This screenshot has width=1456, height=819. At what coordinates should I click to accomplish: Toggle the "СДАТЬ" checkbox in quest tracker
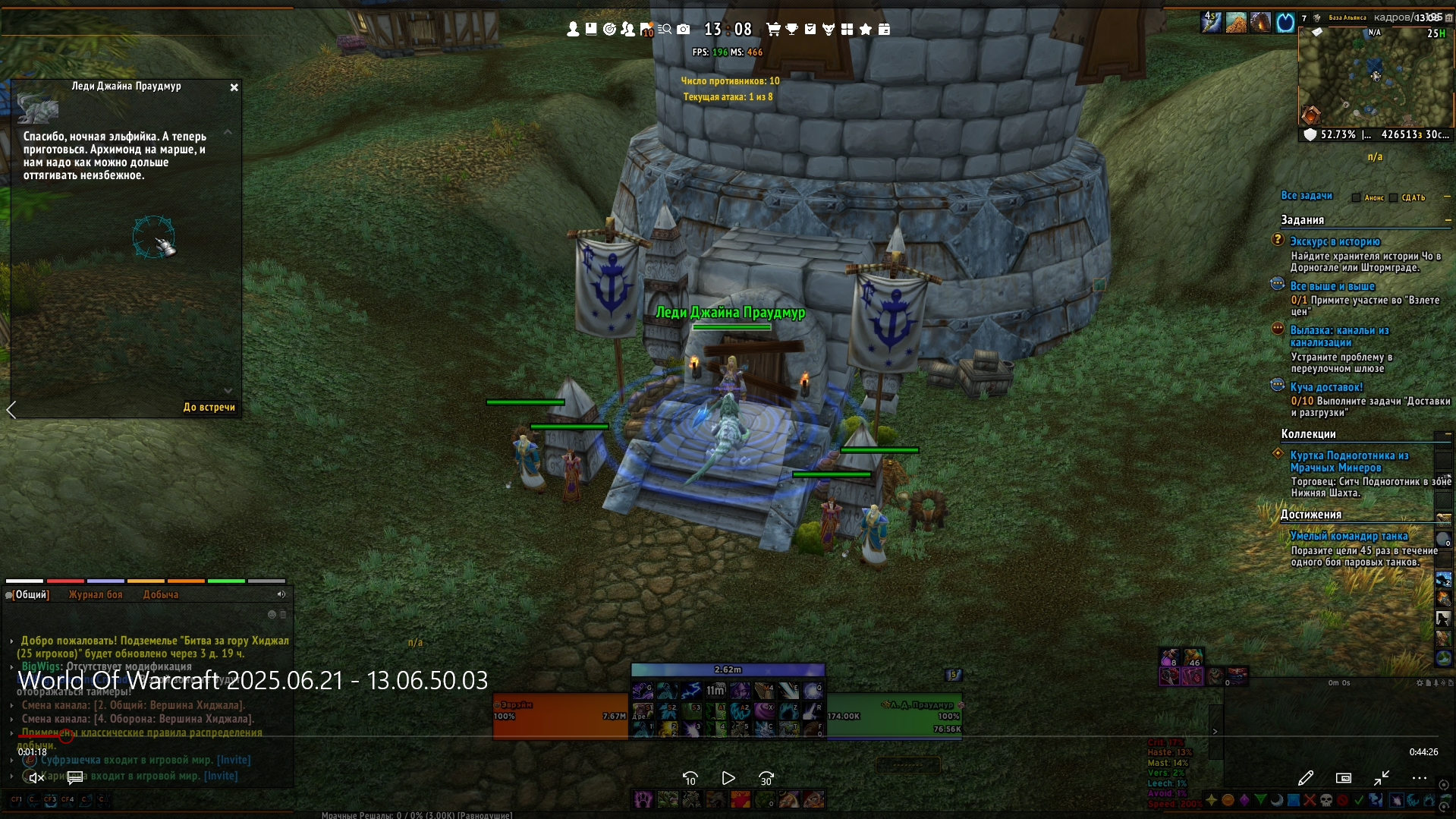(x=1394, y=198)
